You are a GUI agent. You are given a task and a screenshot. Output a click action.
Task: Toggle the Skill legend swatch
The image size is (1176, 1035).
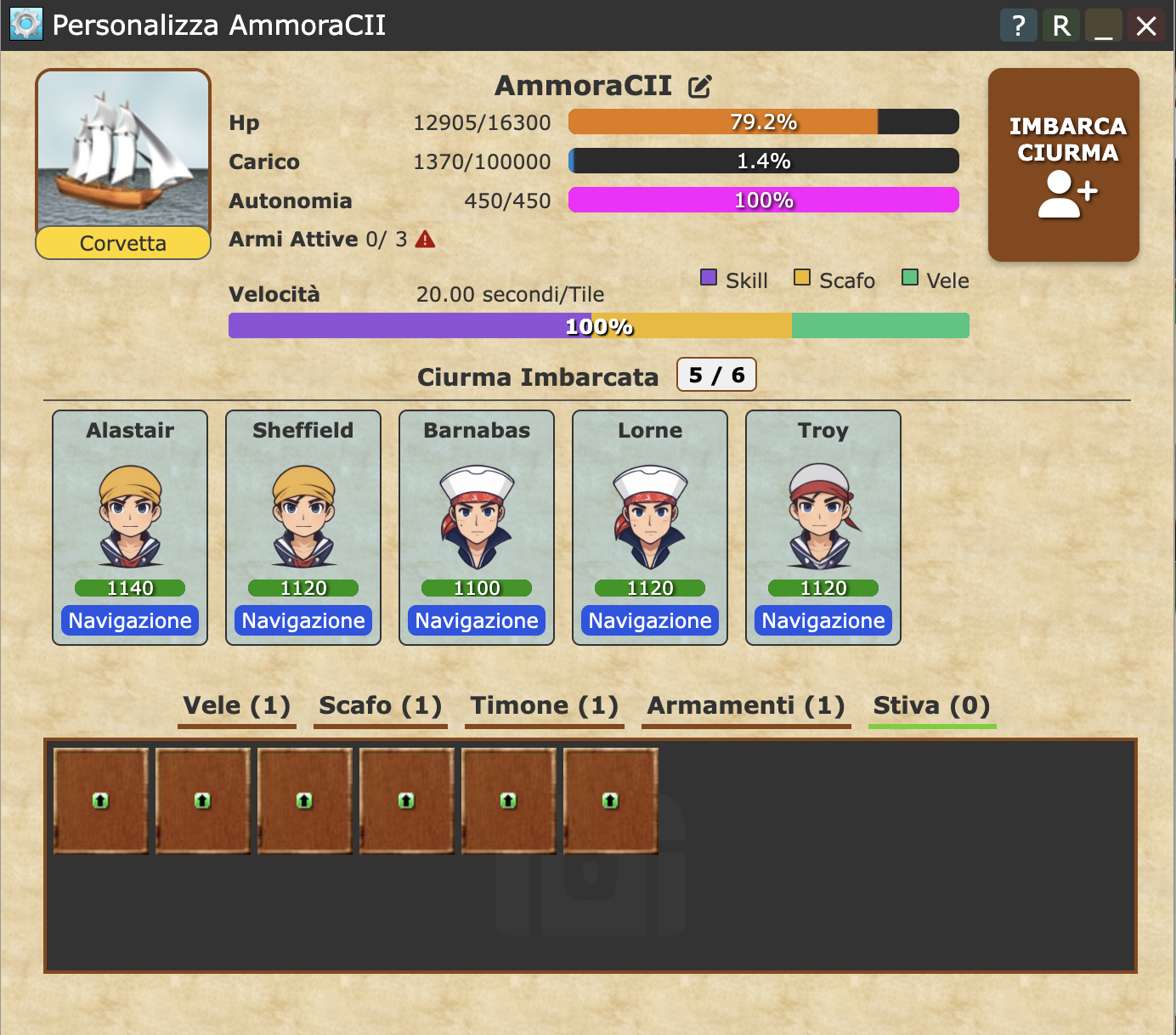click(x=709, y=278)
